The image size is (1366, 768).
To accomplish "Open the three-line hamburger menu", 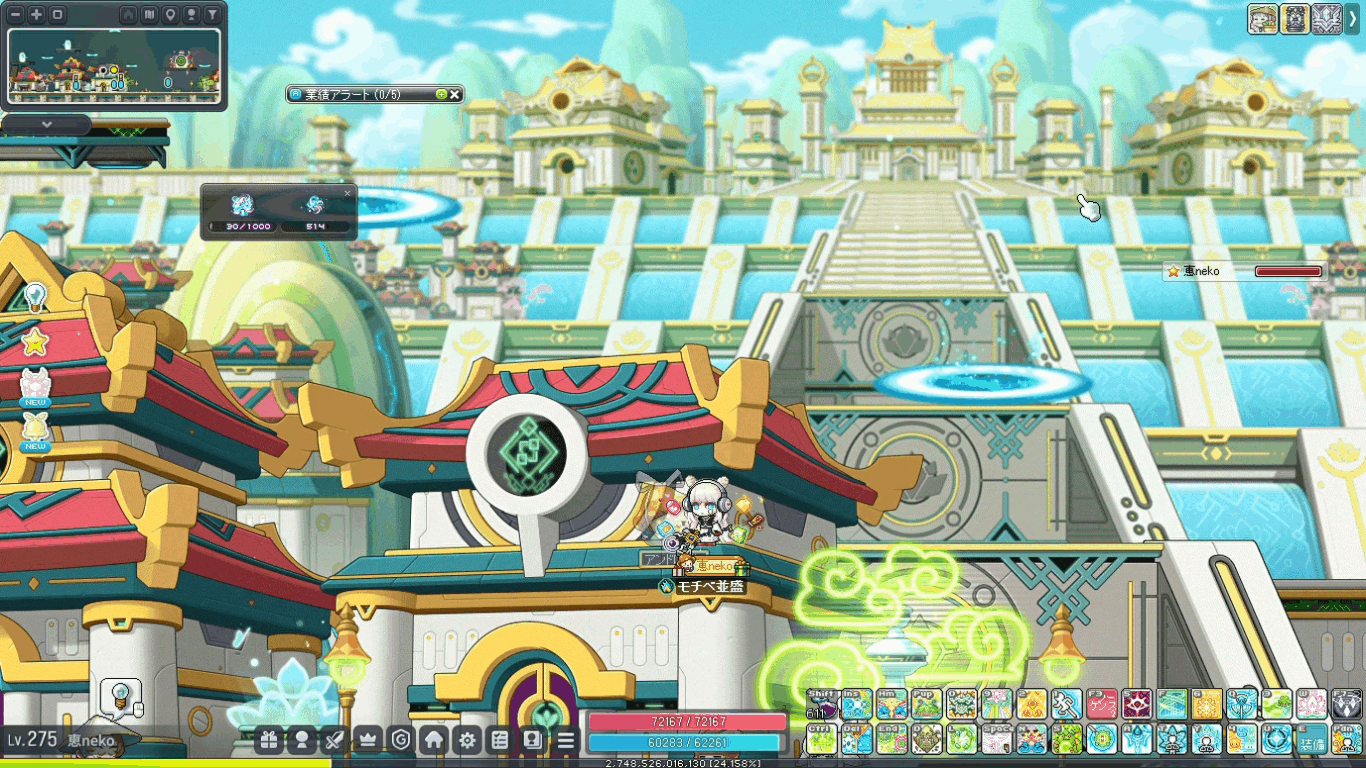I will point(566,740).
